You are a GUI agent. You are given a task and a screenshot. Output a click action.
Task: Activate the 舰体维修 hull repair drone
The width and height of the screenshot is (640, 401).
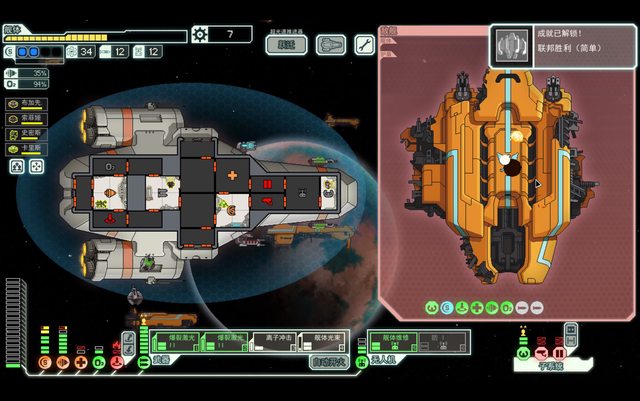pyautogui.click(x=392, y=340)
